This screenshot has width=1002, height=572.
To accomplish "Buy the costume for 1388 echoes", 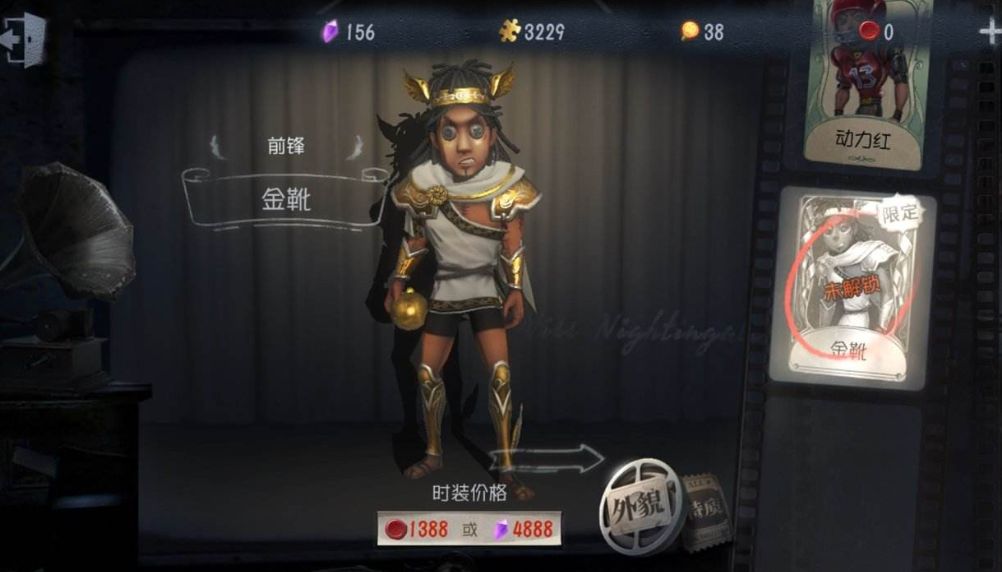I will (x=418, y=529).
